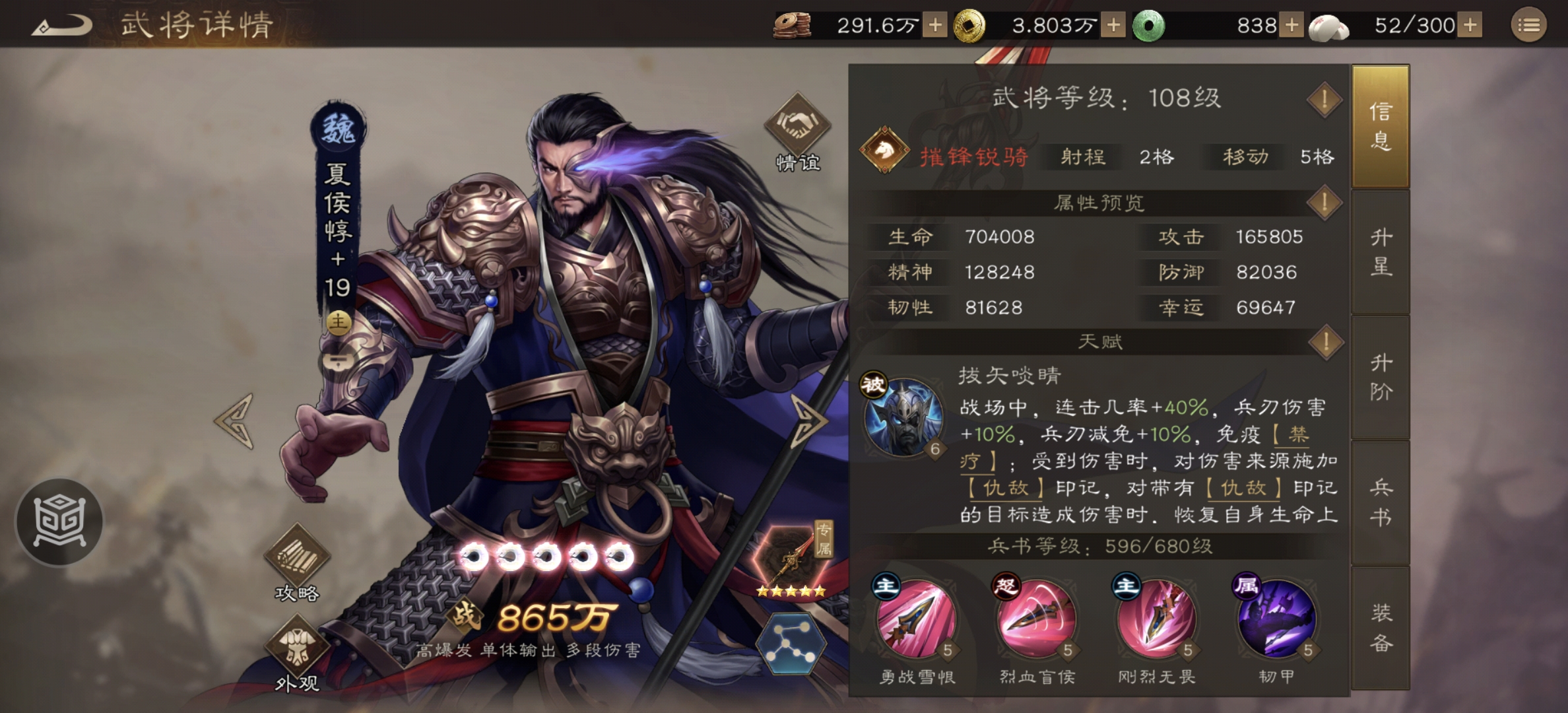Open the 装备 equipment tab

coord(1381,627)
